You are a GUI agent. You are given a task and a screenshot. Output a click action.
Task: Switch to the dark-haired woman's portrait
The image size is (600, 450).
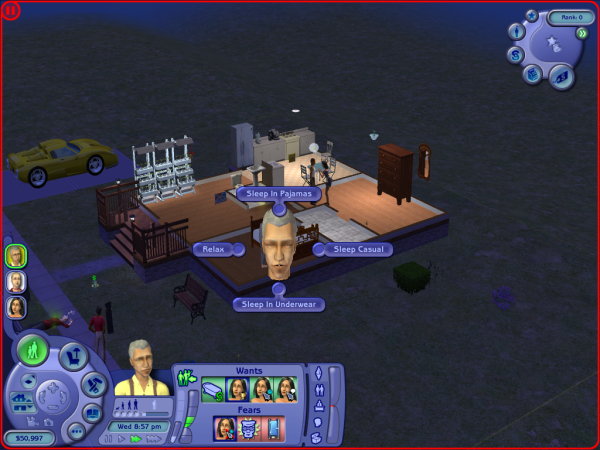point(16,307)
